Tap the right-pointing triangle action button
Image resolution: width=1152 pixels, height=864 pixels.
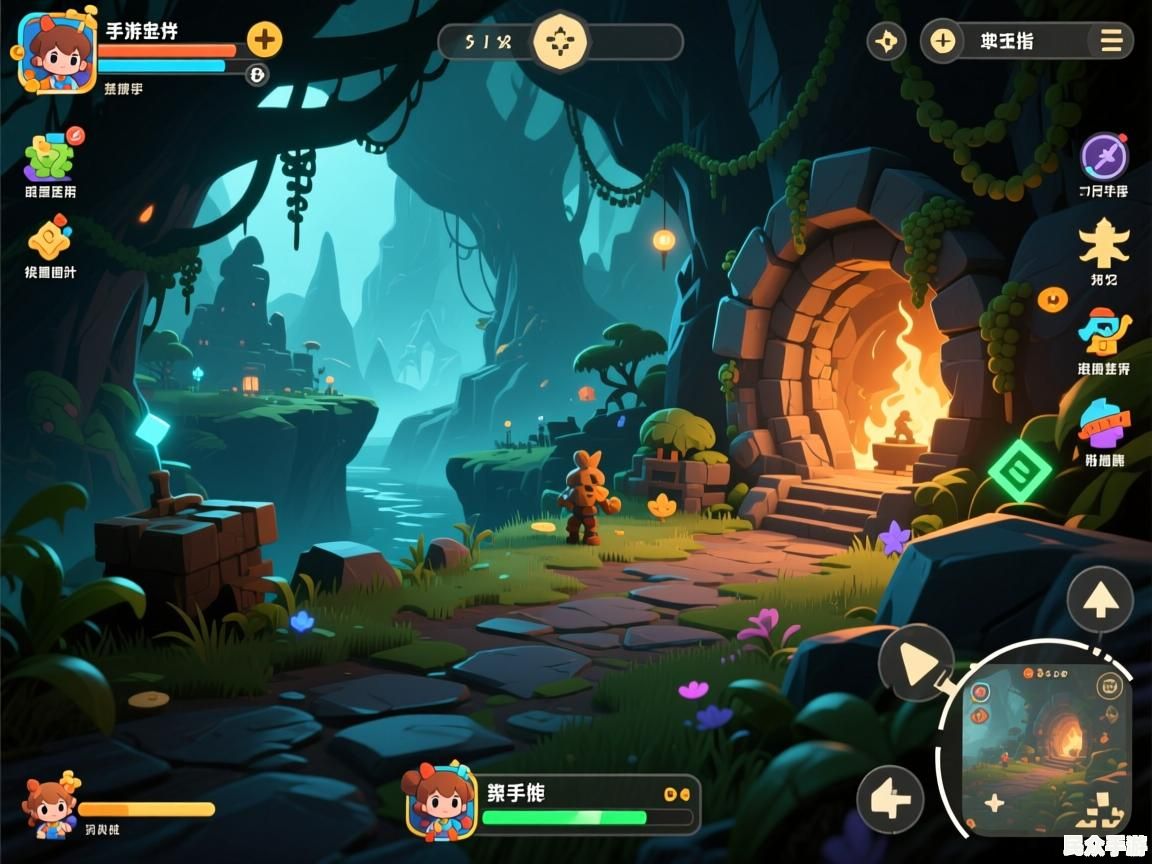click(915, 661)
